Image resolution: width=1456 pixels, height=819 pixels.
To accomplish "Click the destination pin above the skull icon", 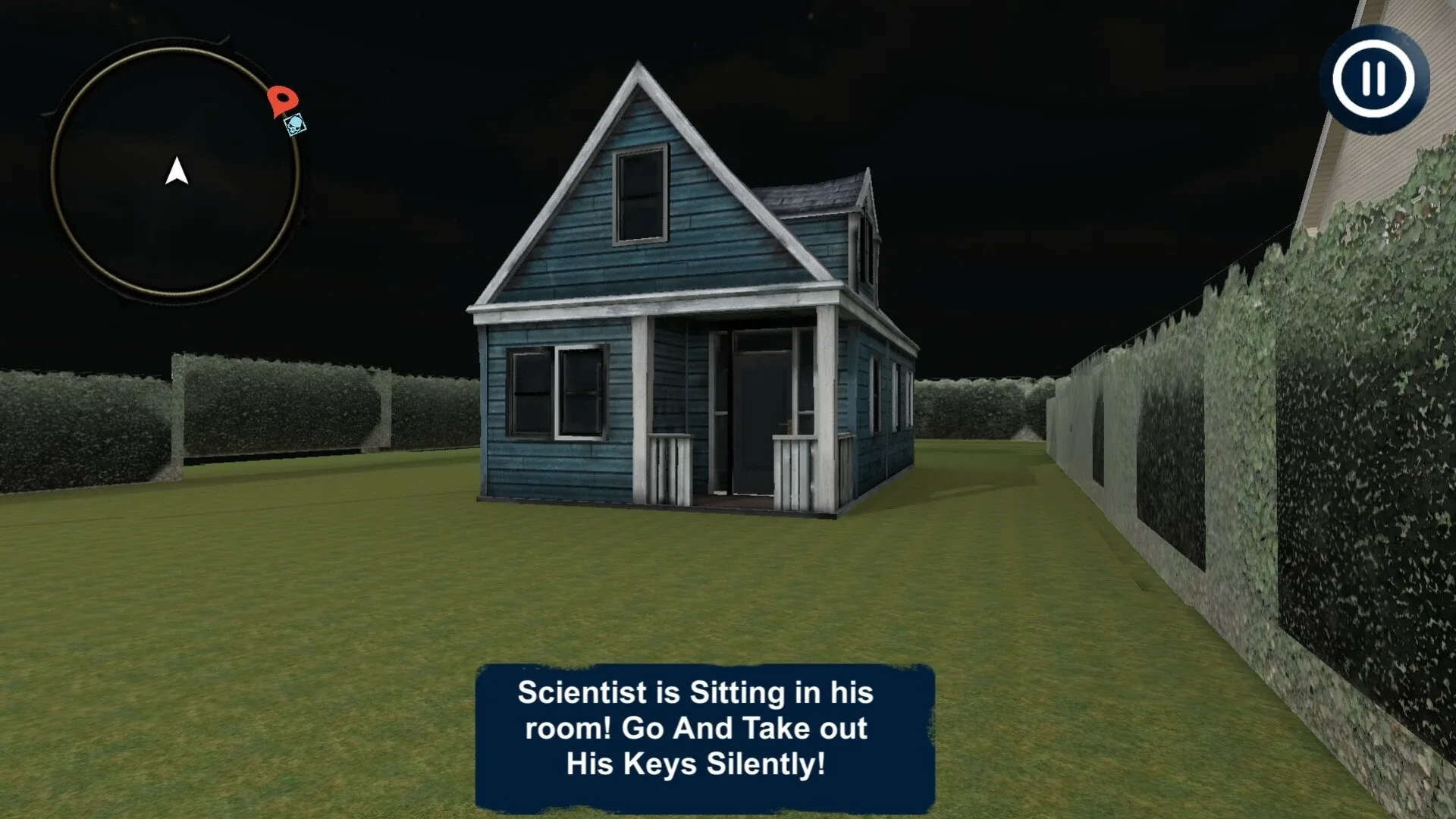I will pyautogui.click(x=281, y=102).
